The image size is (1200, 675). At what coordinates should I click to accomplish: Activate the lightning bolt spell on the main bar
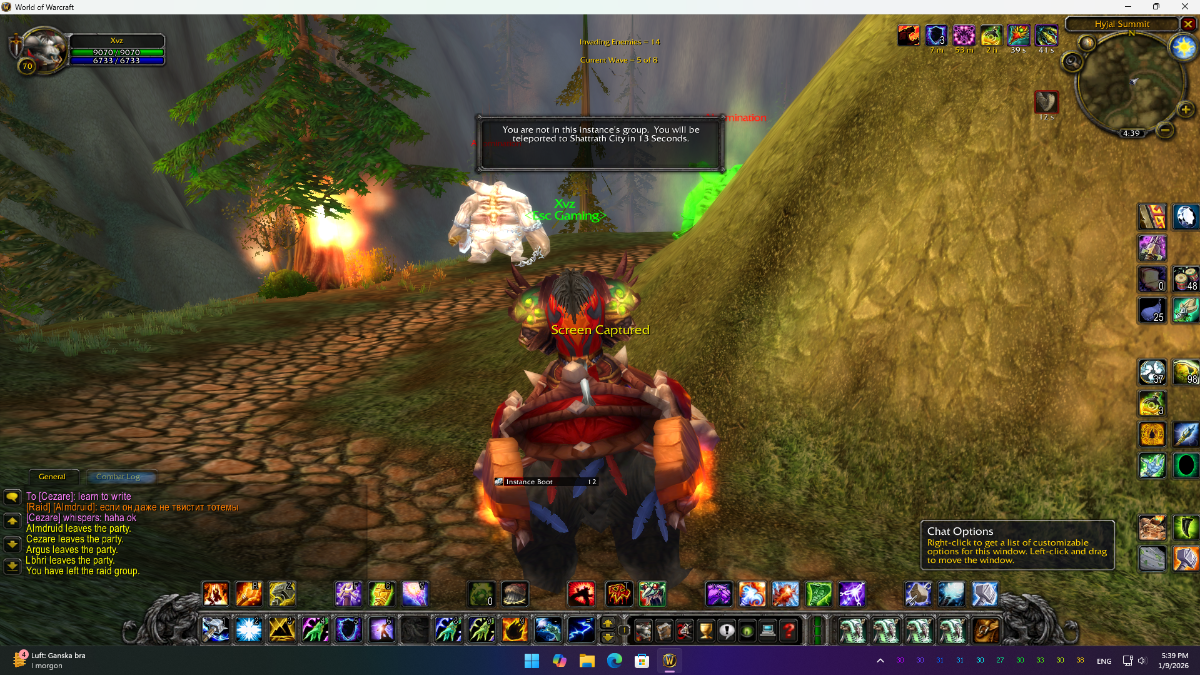(x=581, y=630)
